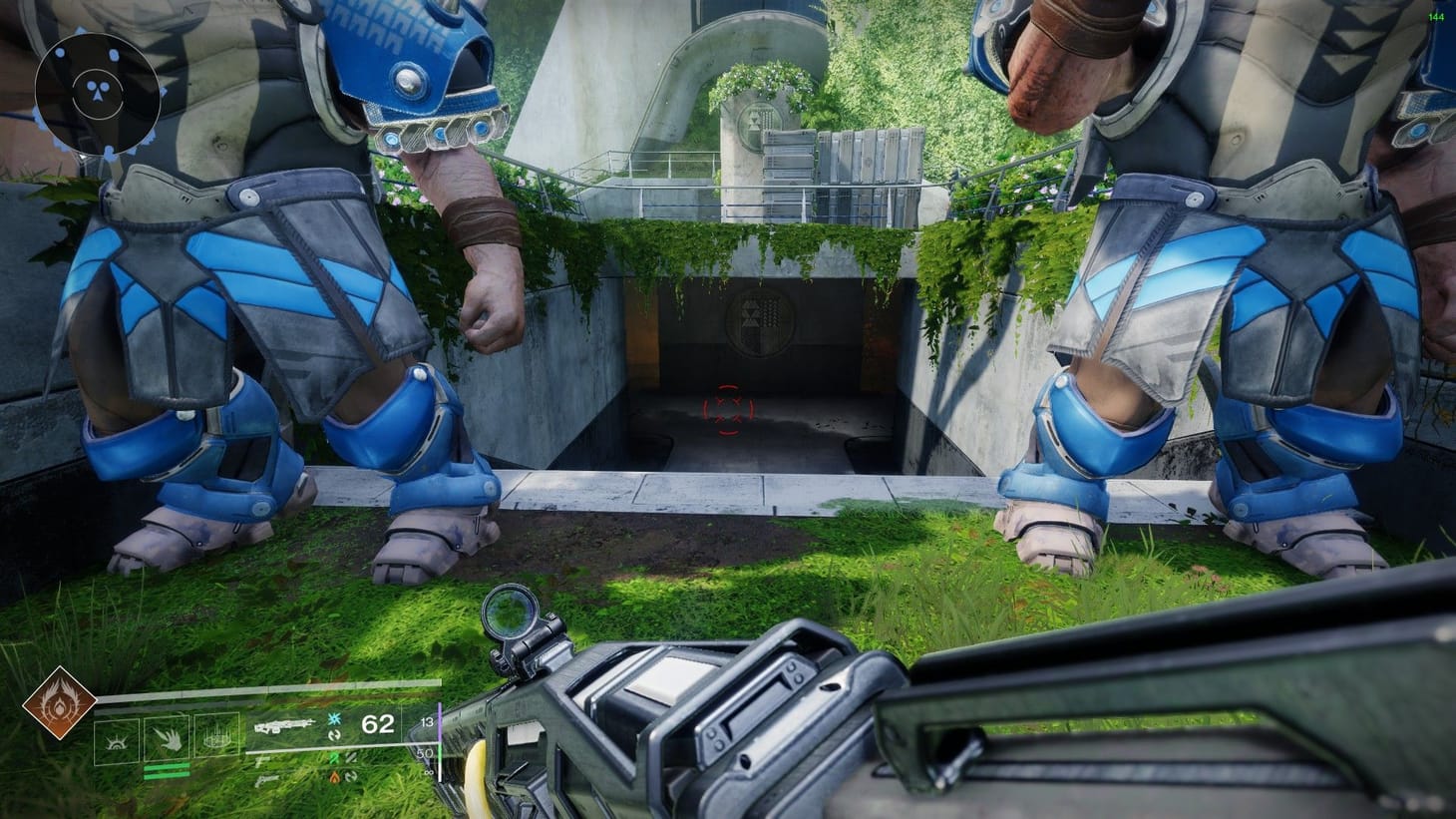1456x819 pixels.
Task: Click the reload arrows icon under the ammo count
Action: coord(336,734)
